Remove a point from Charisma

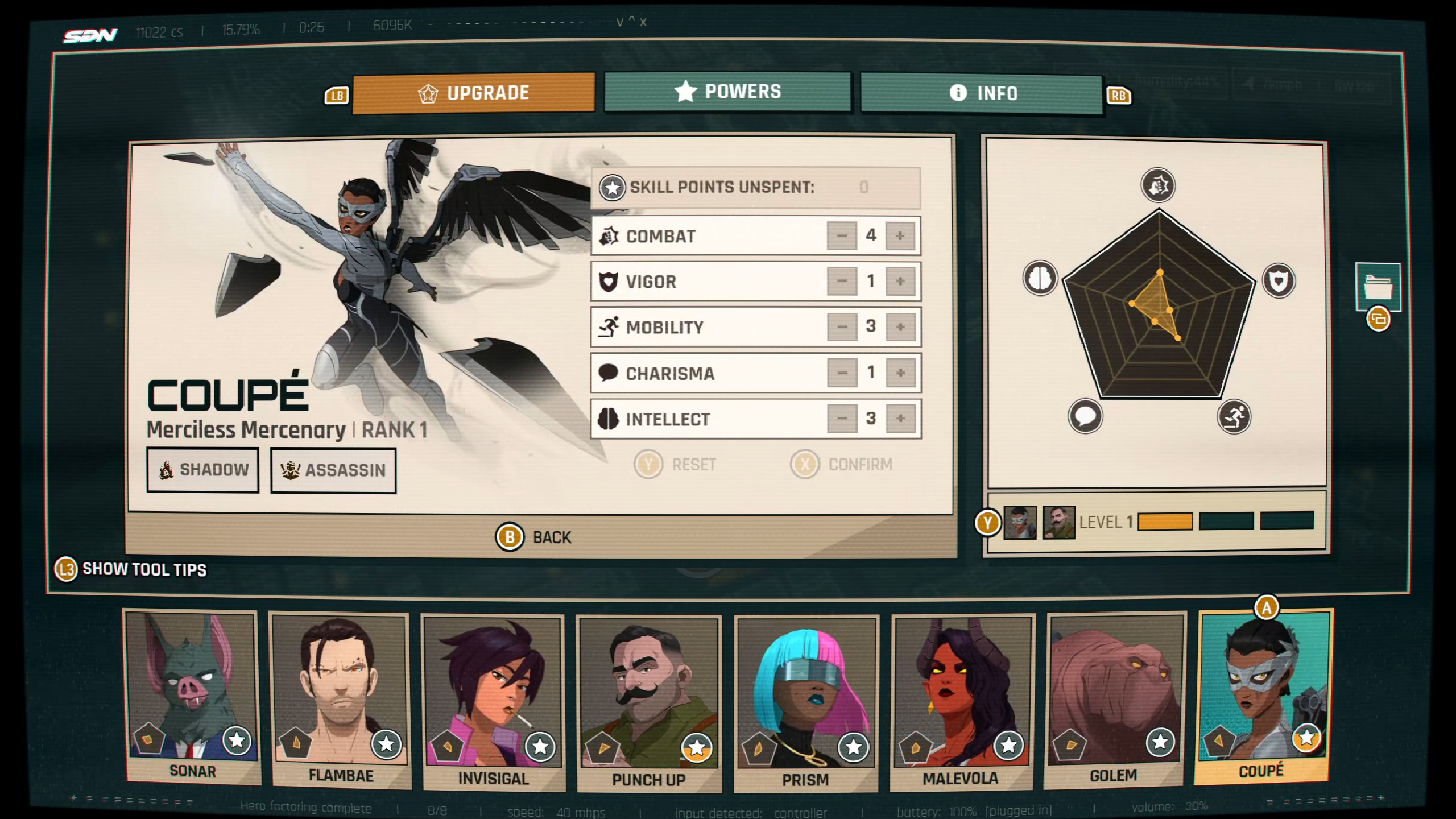(x=842, y=373)
